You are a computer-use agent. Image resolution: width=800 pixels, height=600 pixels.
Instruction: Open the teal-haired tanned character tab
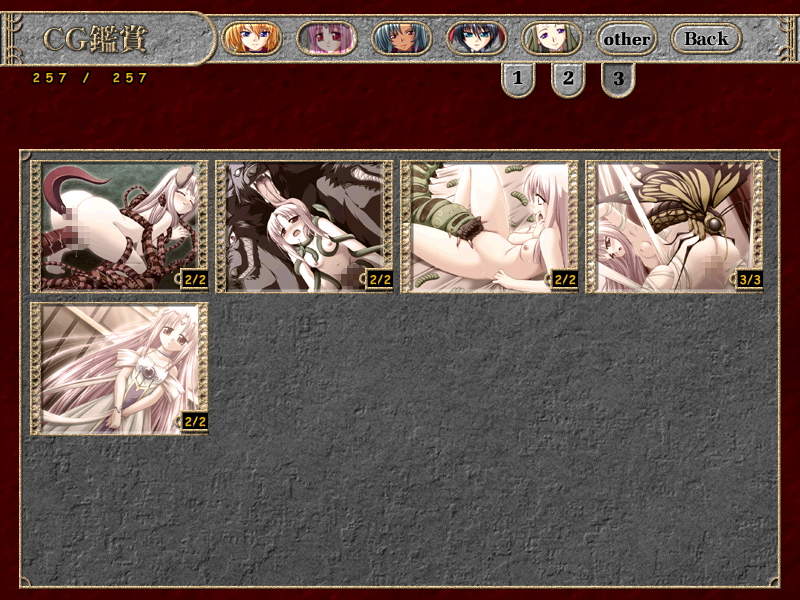[x=401, y=38]
